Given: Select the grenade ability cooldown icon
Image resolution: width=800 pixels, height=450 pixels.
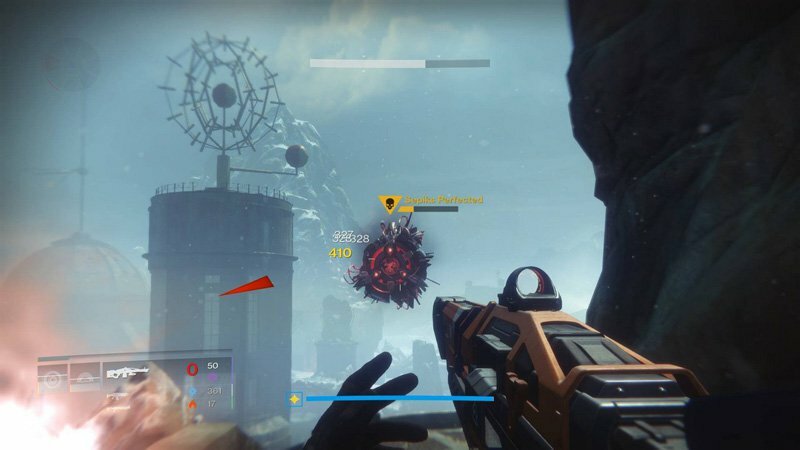Looking at the screenshot, I should pyautogui.click(x=54, y=380).
